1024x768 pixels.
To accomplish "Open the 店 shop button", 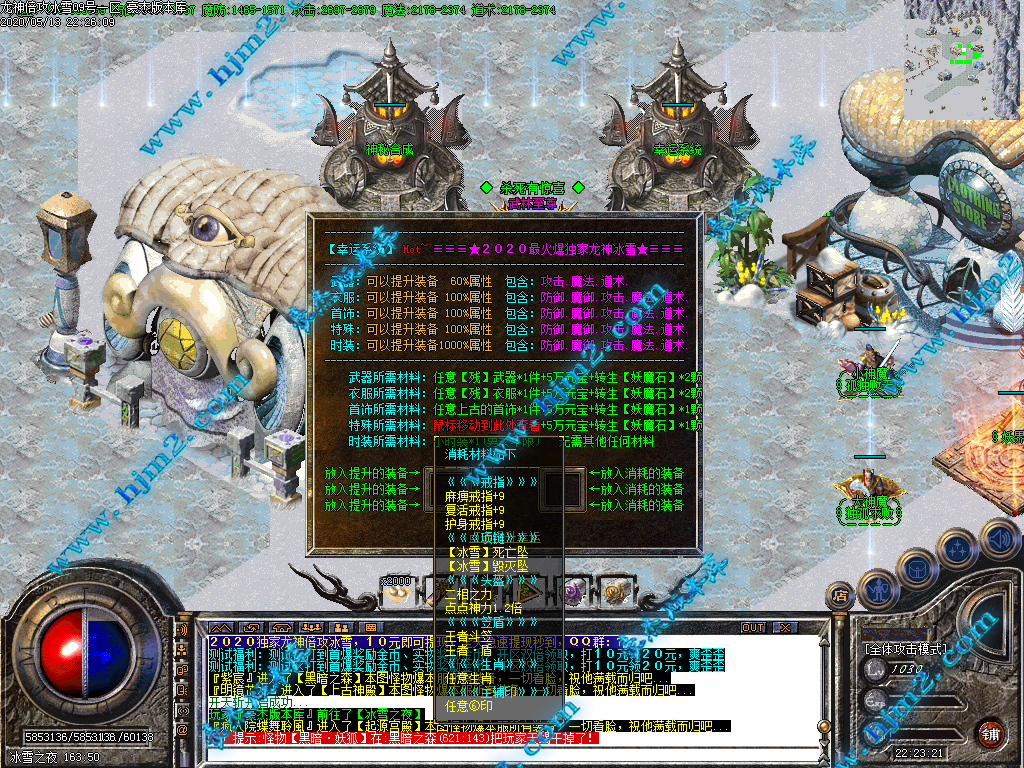I will pyautogui.click(x=841, y=597).
